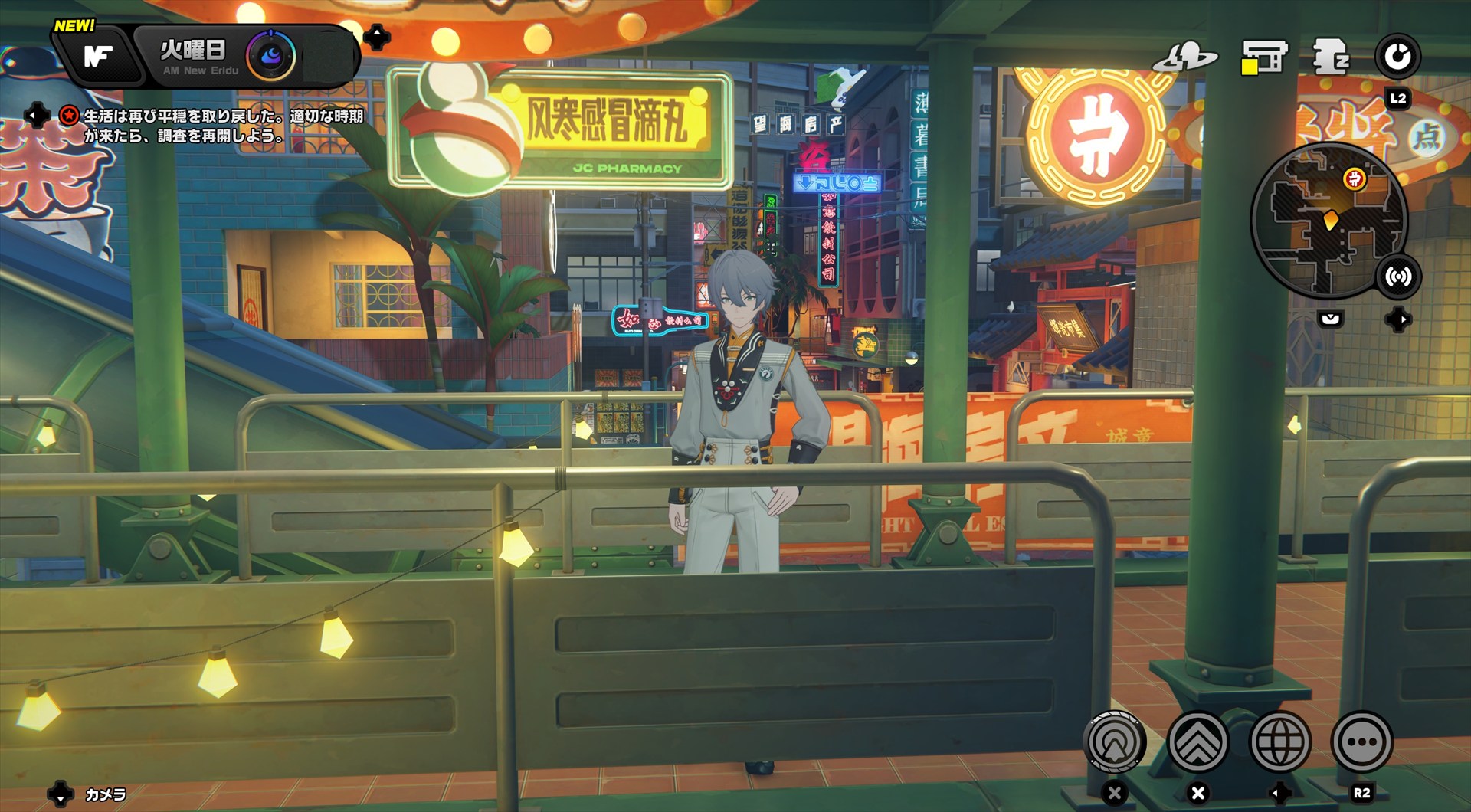Image resolution: width=1471 pixels, height=812 pixels.
Task: Open the globe icon button
Action: point(1279,742)
